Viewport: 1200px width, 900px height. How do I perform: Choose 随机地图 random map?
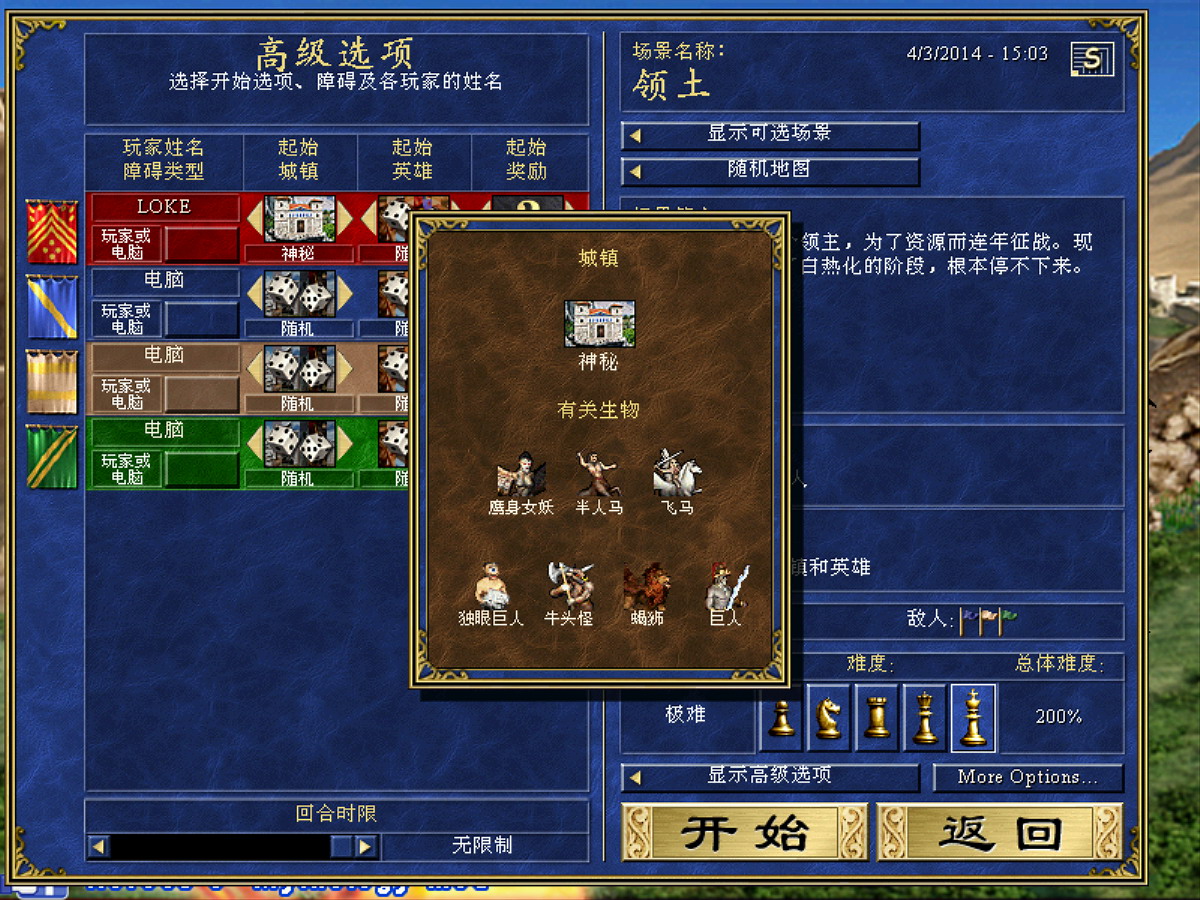(x=769, y=171)
